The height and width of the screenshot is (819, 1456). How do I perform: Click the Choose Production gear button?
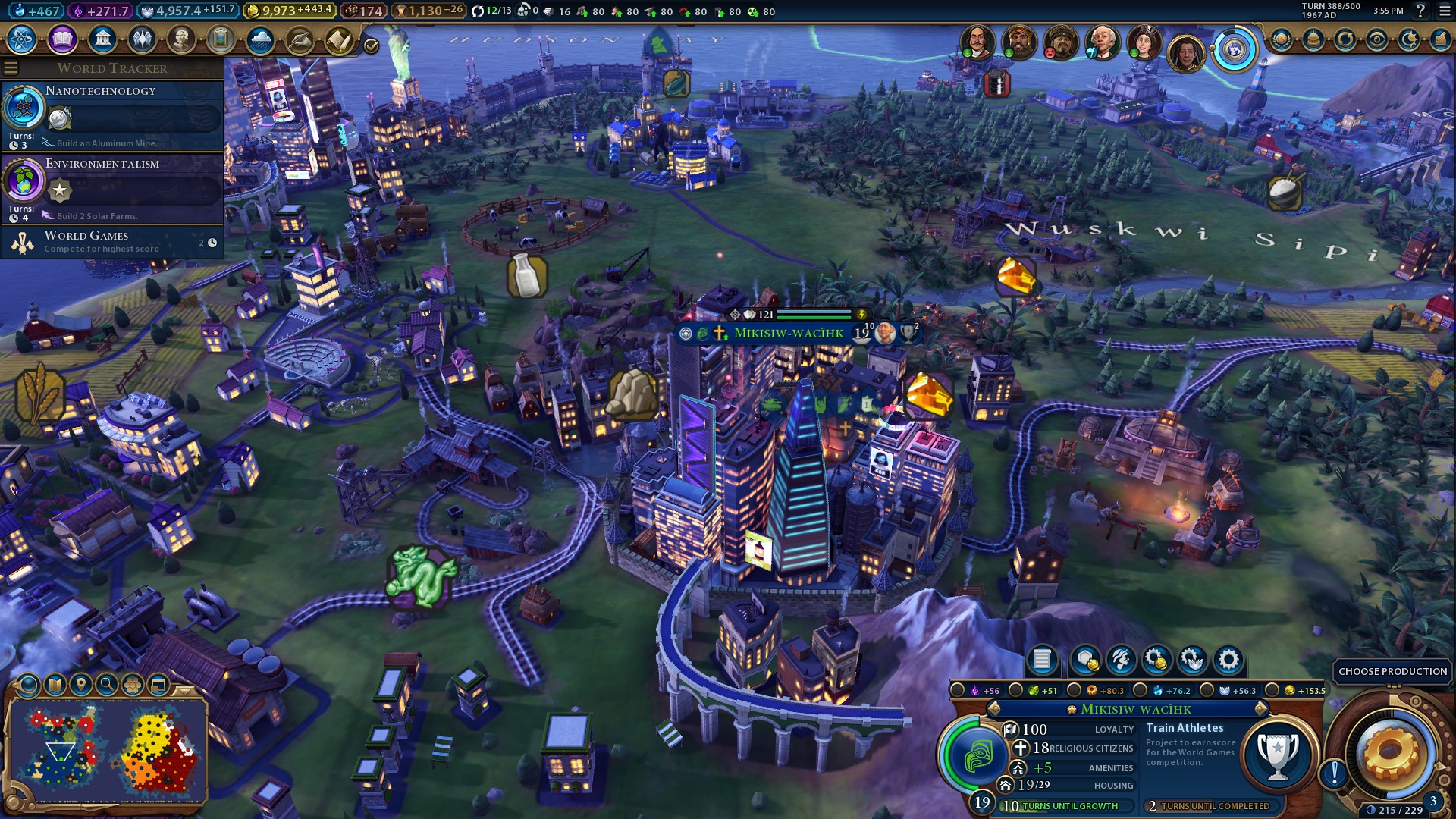pos(1389,752)
